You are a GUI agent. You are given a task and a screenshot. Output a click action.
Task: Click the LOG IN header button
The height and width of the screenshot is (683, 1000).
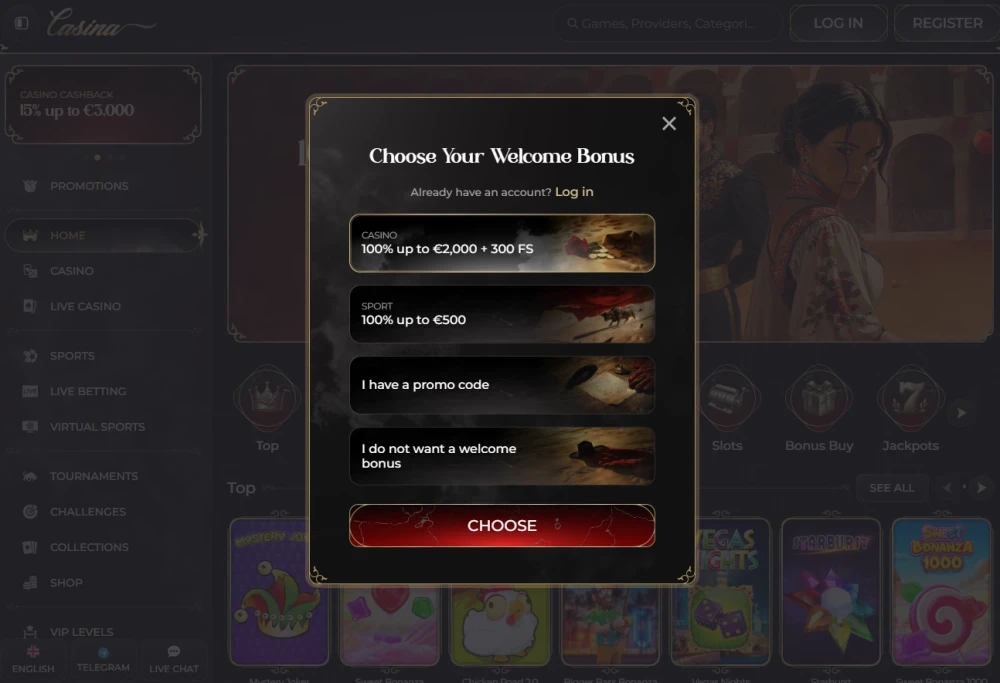[838, 23]
